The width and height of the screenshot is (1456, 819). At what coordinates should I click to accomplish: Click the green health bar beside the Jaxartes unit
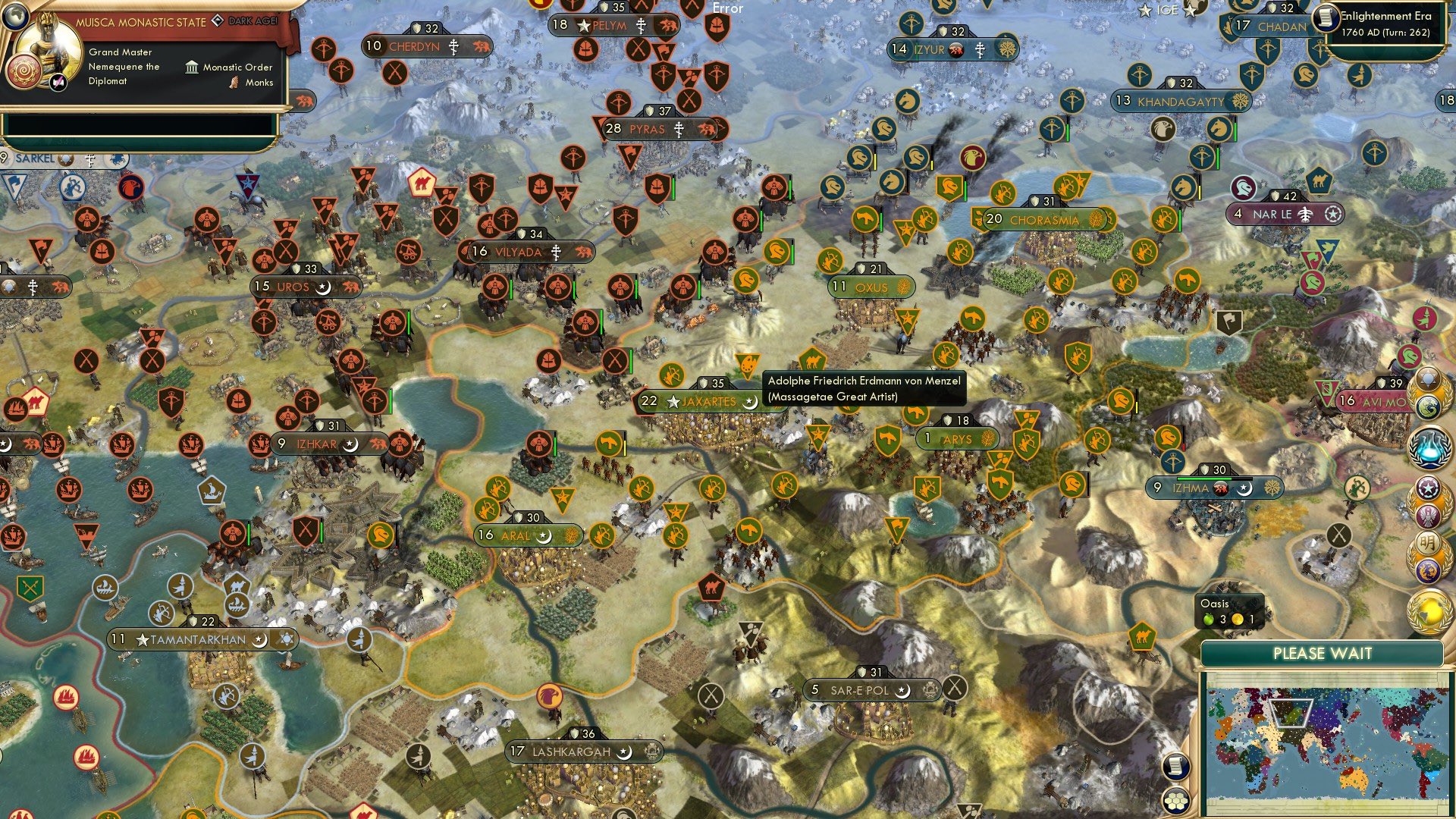pyautogui.click(x=631, y=362)
